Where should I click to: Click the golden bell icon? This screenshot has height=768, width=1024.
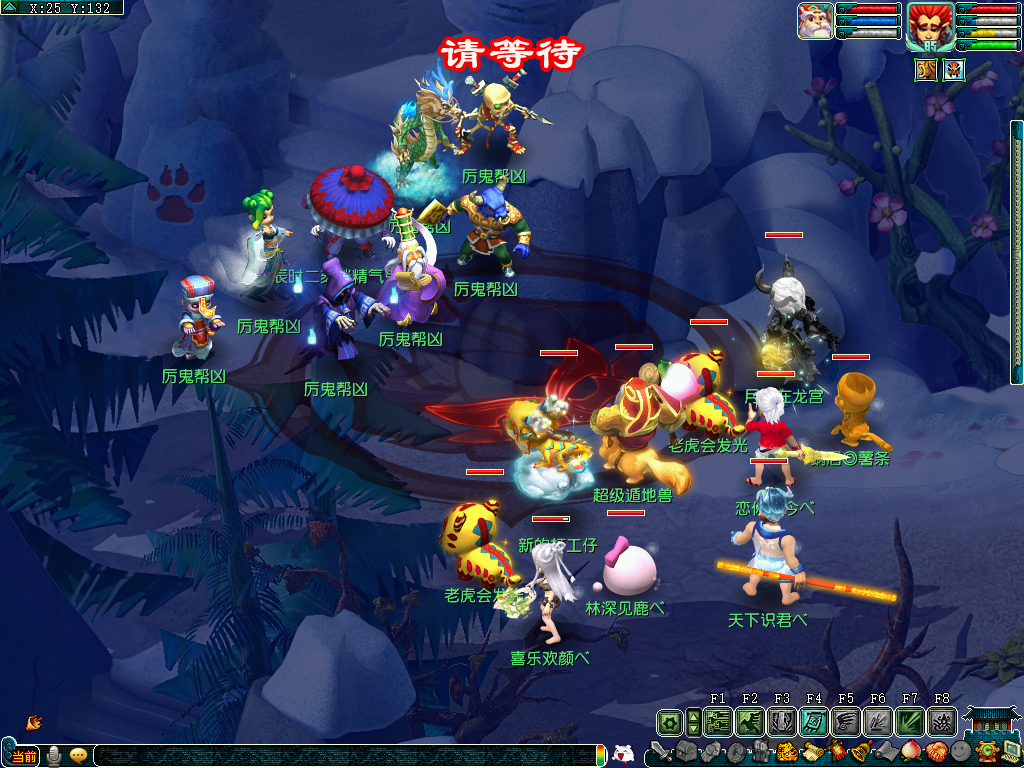click(x=859, y=752)
